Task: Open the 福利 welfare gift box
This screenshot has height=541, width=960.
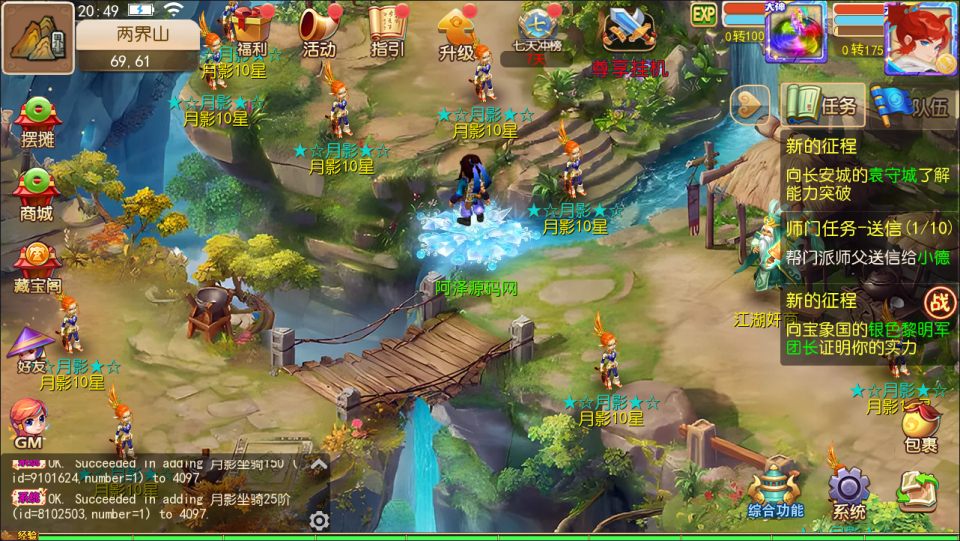Action: coord(252,28)
